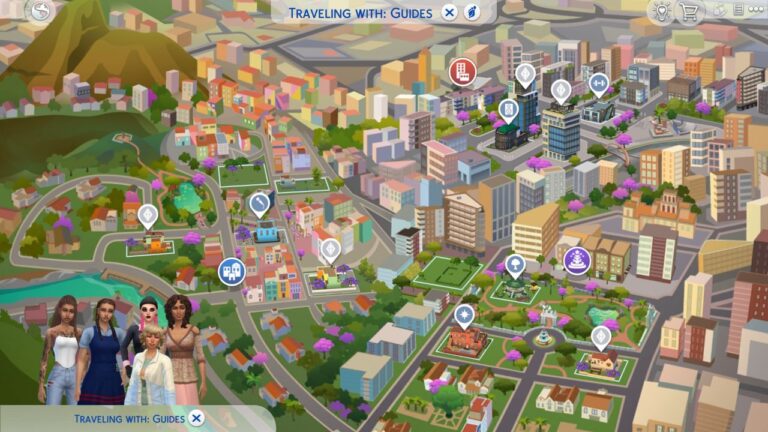This screenshot has width=768, height=432.
Task: Dismiss the bottom Traveling with Guides banner
Action: (x=197, y=418)
